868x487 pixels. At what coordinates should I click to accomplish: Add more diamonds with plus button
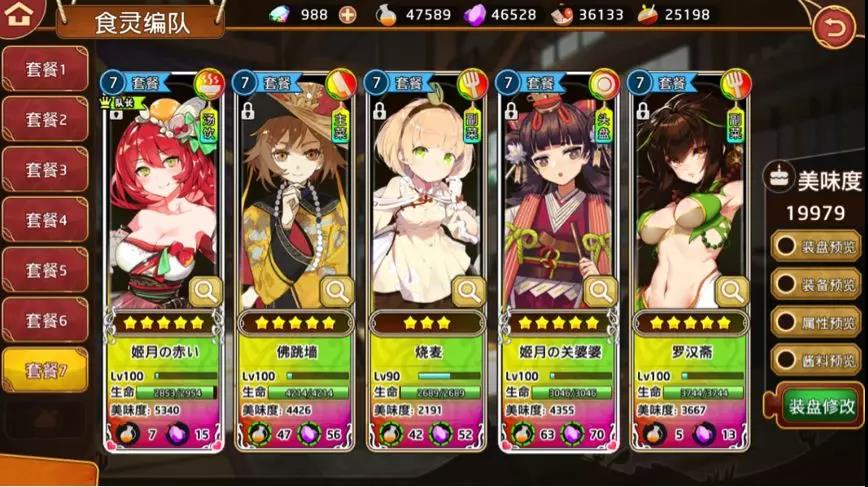347,15
